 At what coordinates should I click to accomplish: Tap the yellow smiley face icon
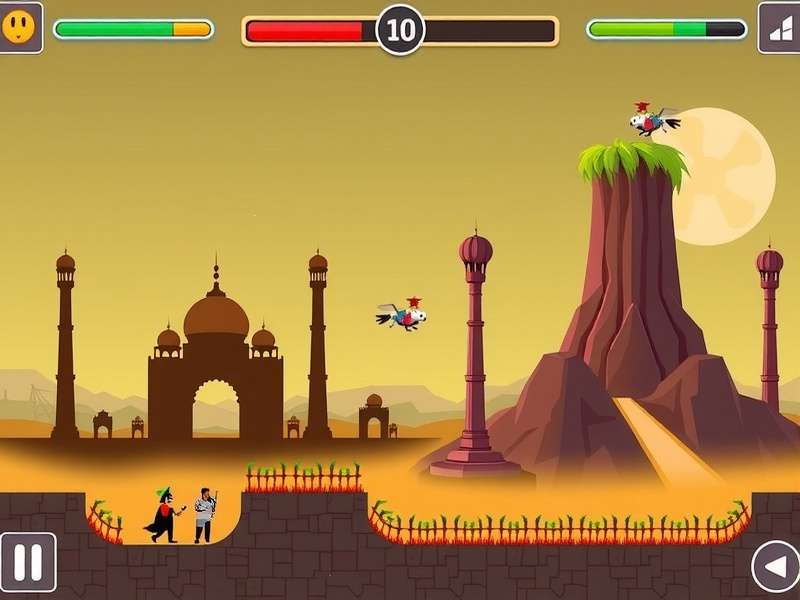[x=20, y=27]
